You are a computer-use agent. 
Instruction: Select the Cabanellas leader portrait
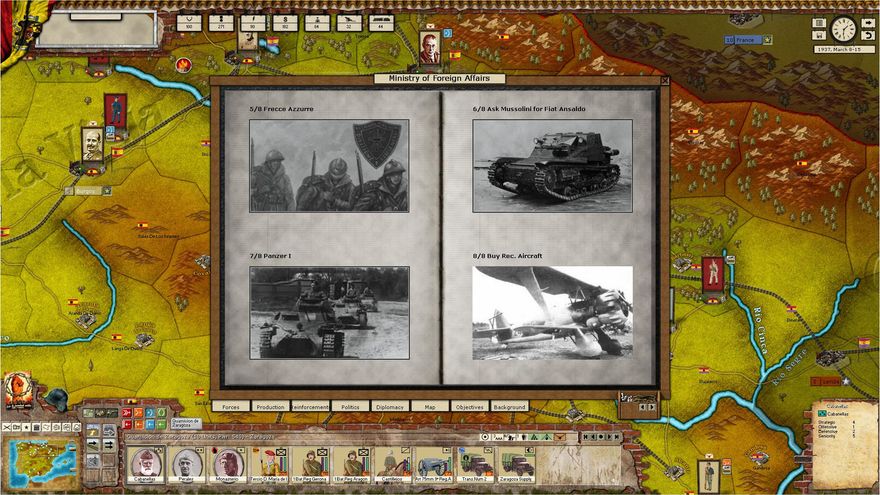[146, 463]
